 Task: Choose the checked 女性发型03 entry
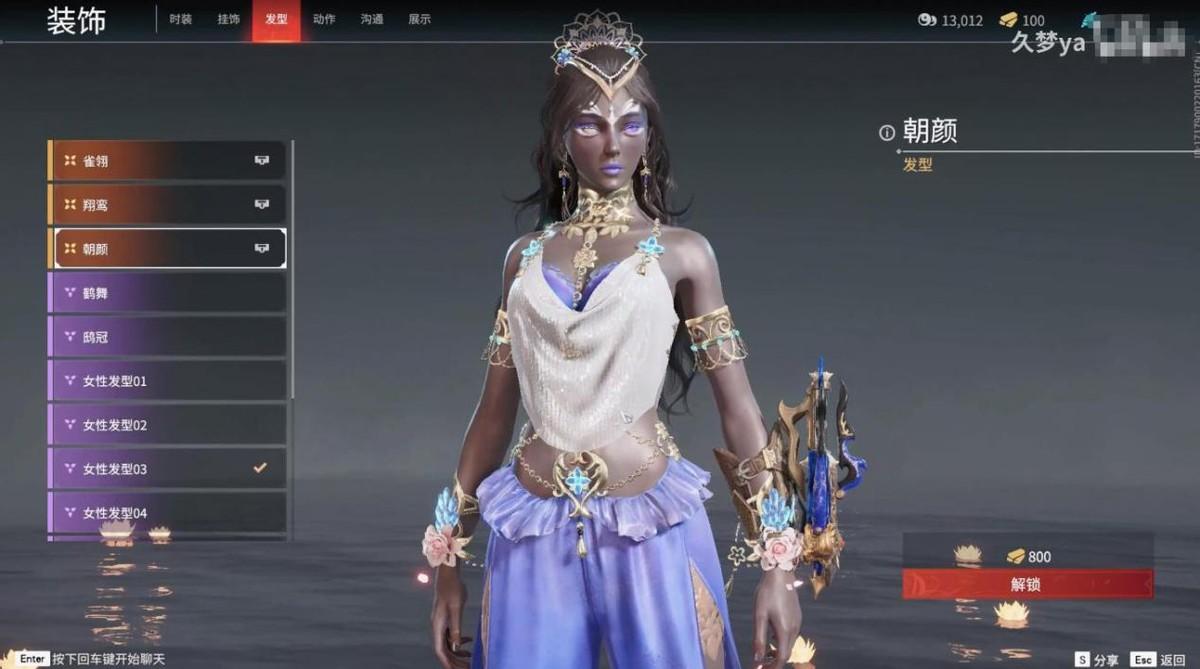pos(167,469)
